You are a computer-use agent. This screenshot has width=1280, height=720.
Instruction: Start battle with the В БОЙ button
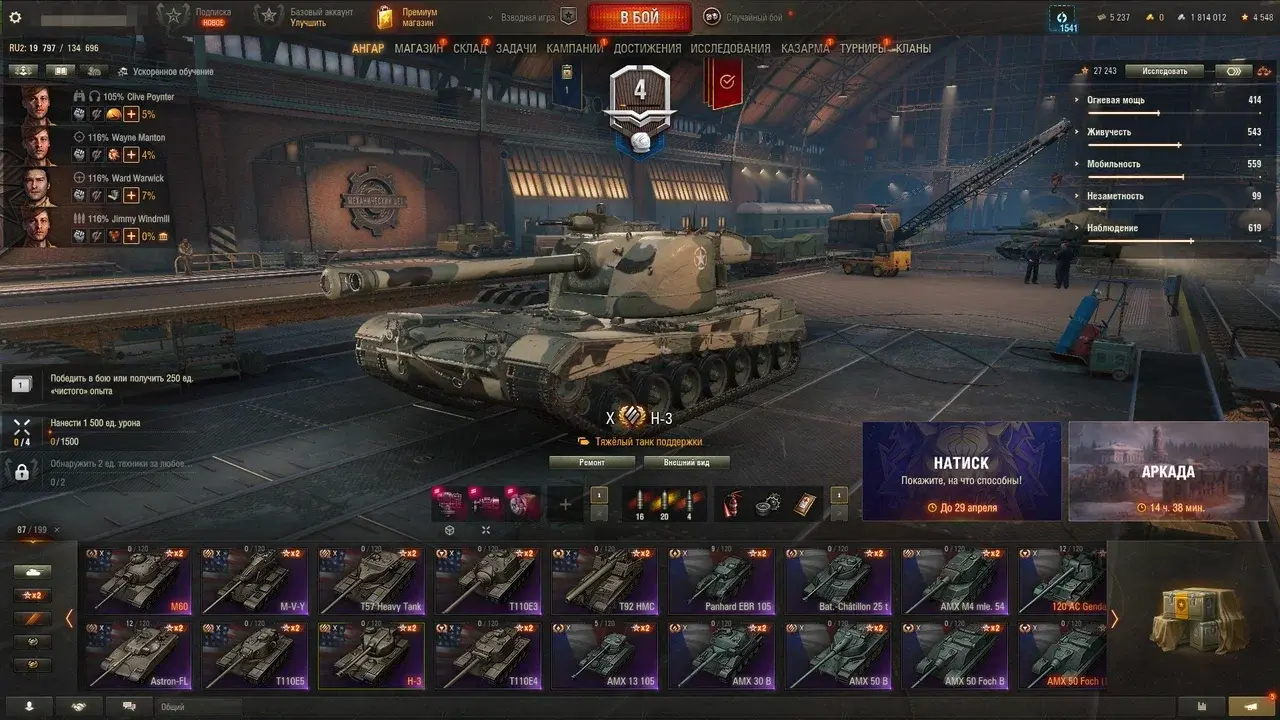click(x=639, y=18)
